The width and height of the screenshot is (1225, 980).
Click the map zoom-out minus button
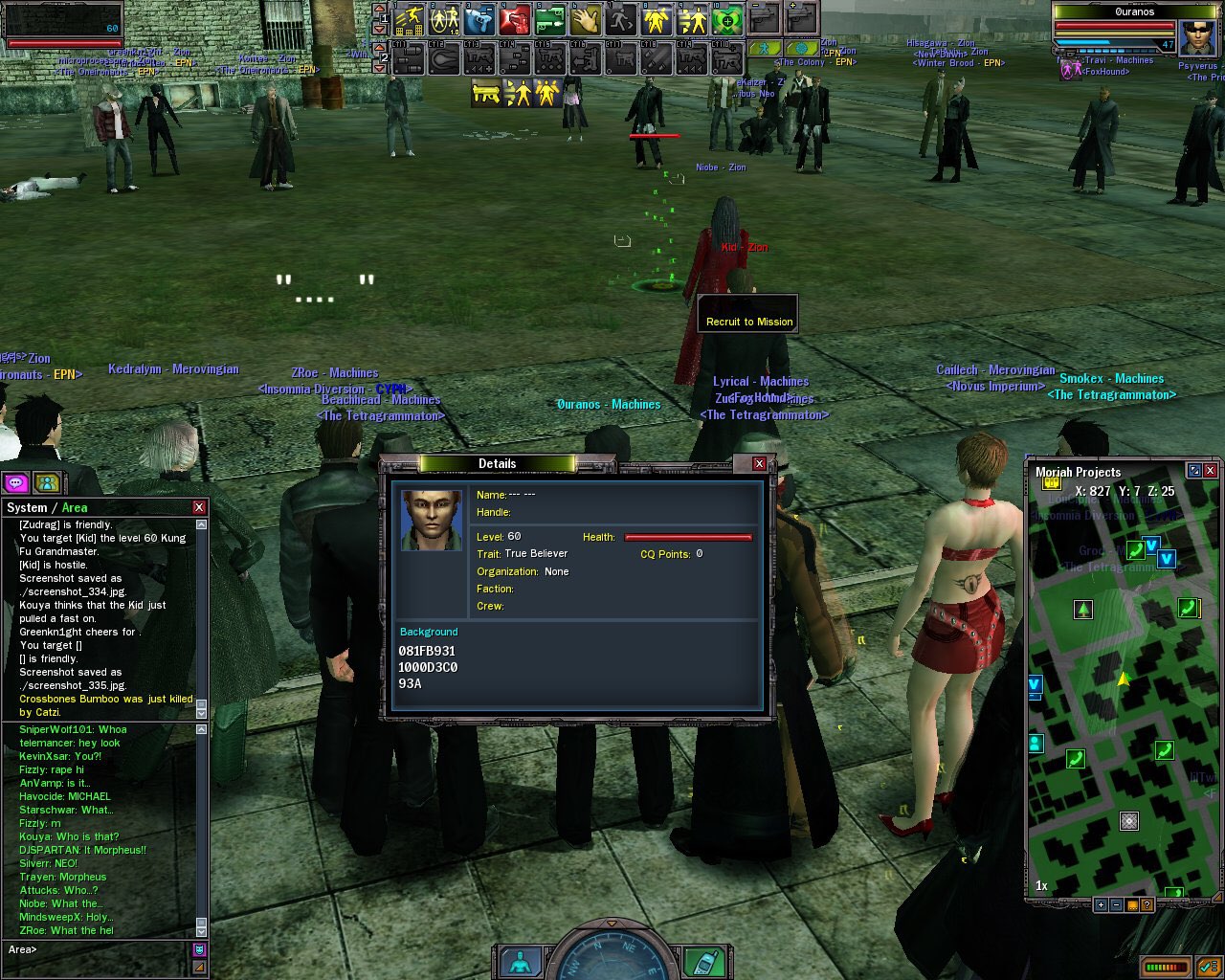pos(1116,904)
